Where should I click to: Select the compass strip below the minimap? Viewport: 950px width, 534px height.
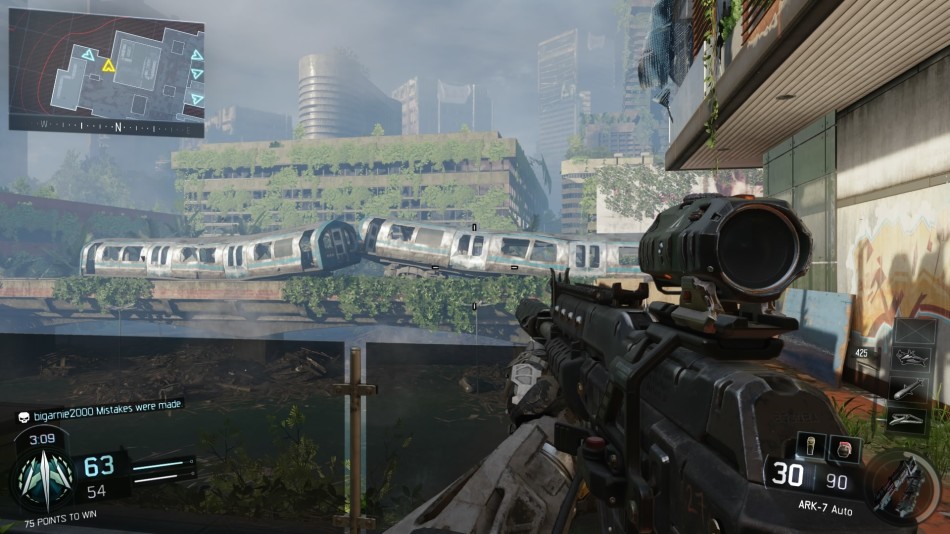106,127
